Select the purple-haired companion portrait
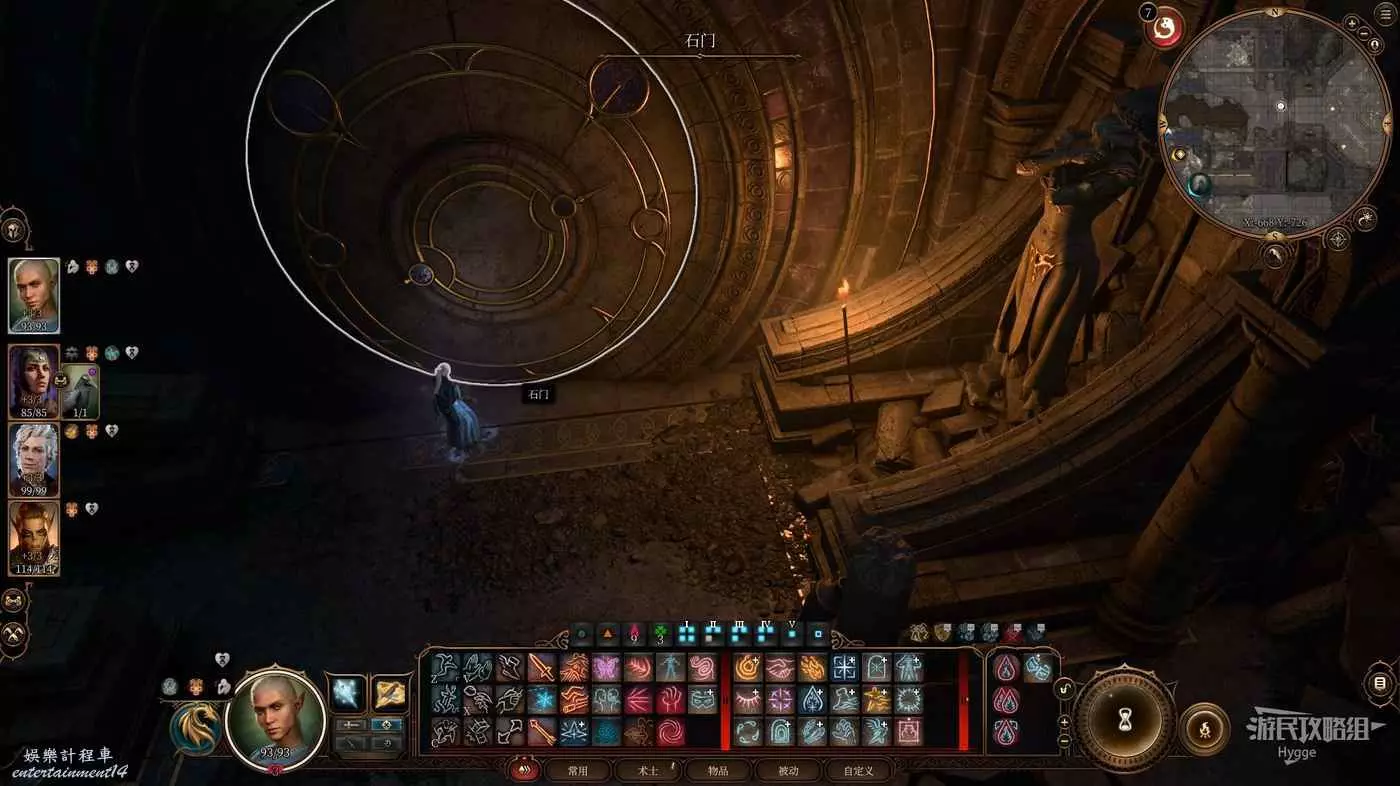1400x786 pixels. (x=34, y=380)
